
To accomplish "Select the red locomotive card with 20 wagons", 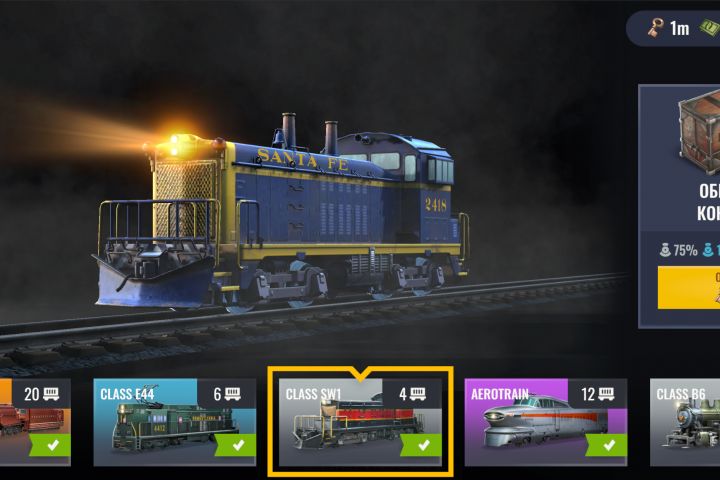I will tap(34, 422).
